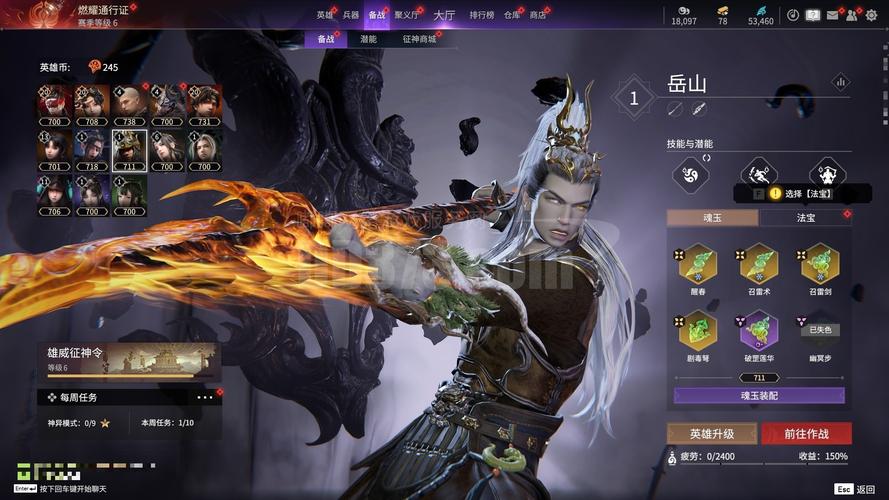Viewport: 889px width, 500px height.
Task: Pick the hero portrait rated 718
Action: 92,148
